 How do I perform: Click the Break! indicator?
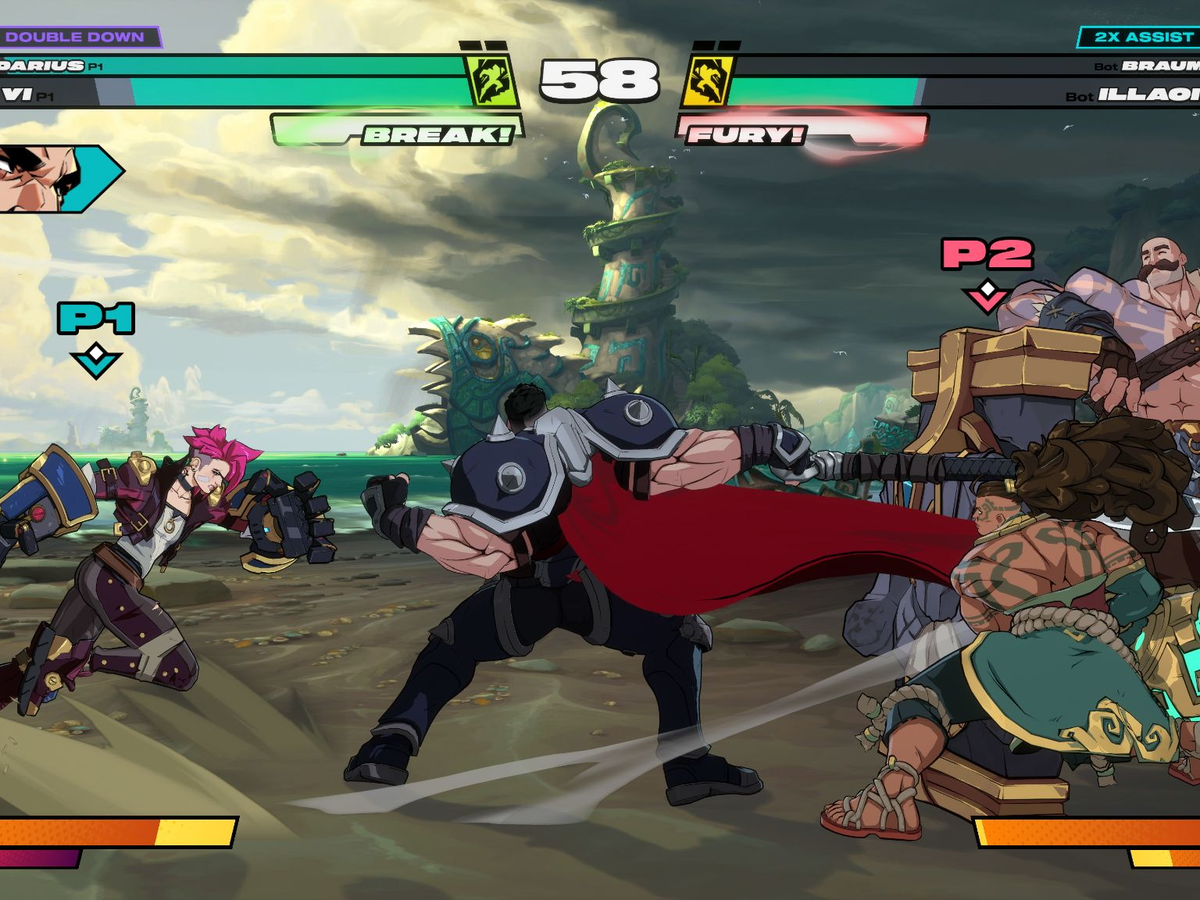(398, 132)
